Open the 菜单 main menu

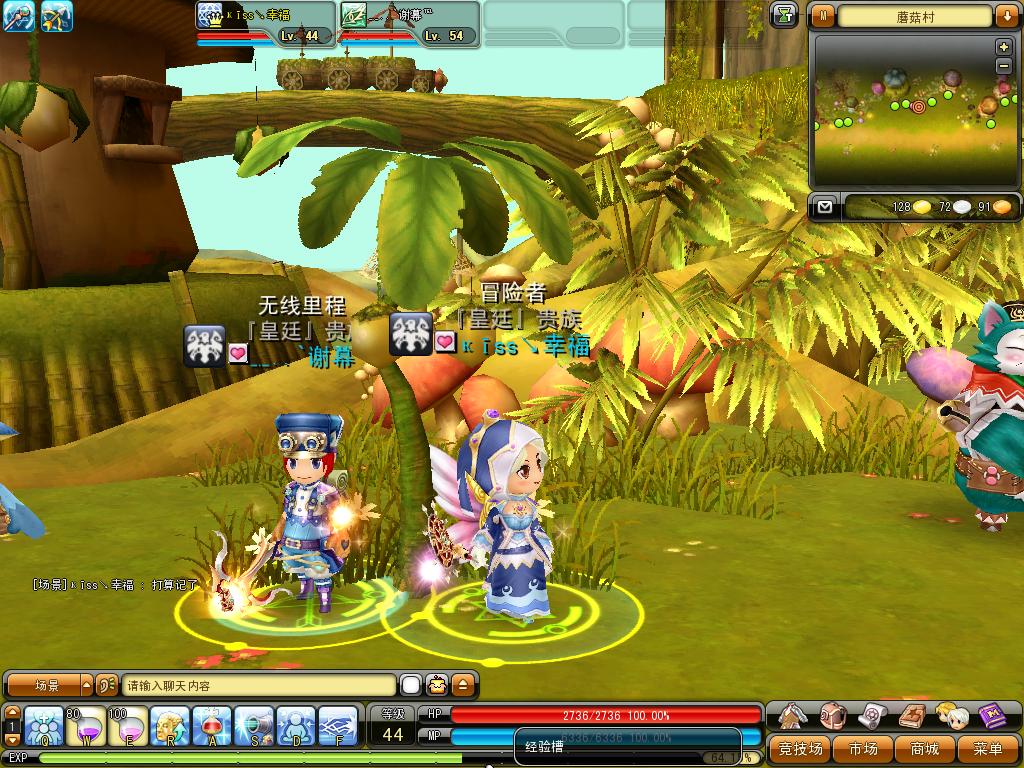(987, 748)
